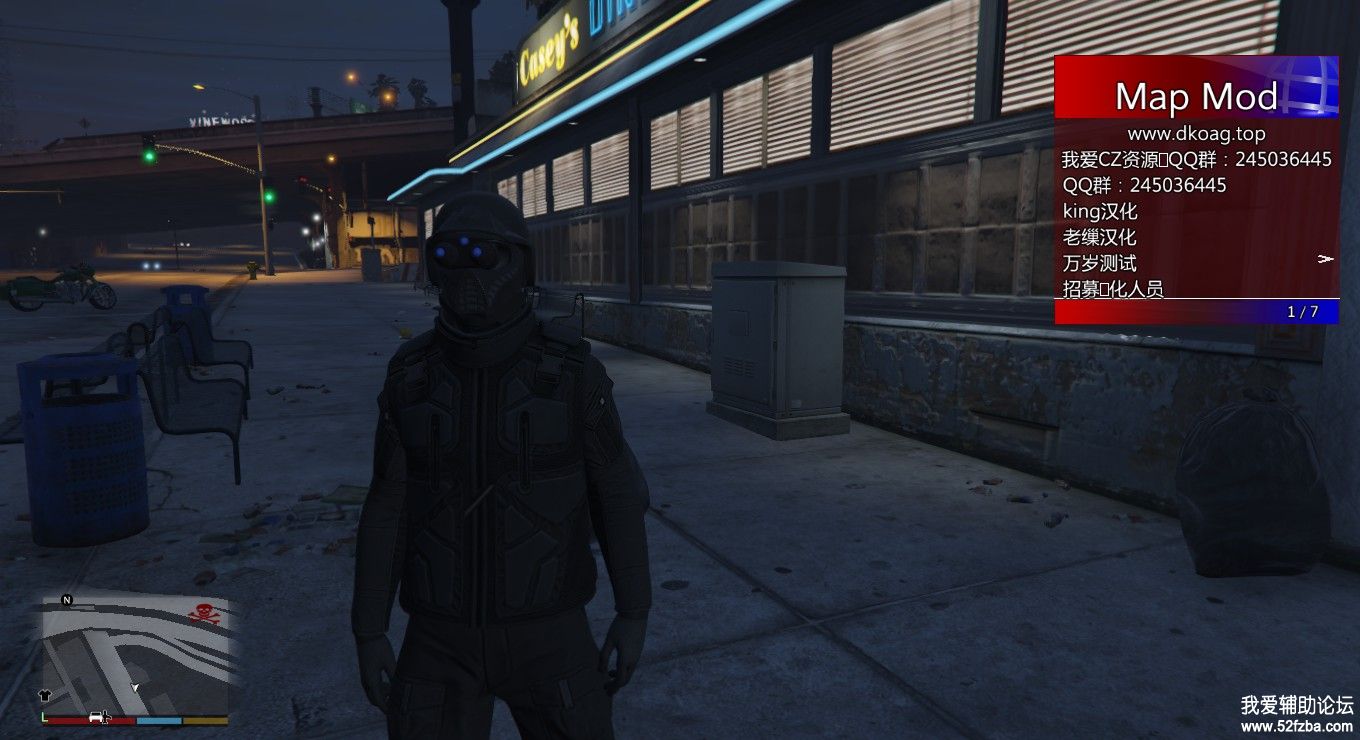Open the 万岁测试 submenu entry
This screenshot has height=740, width=1360.
pyautogui.click(x=1100, y=263)
